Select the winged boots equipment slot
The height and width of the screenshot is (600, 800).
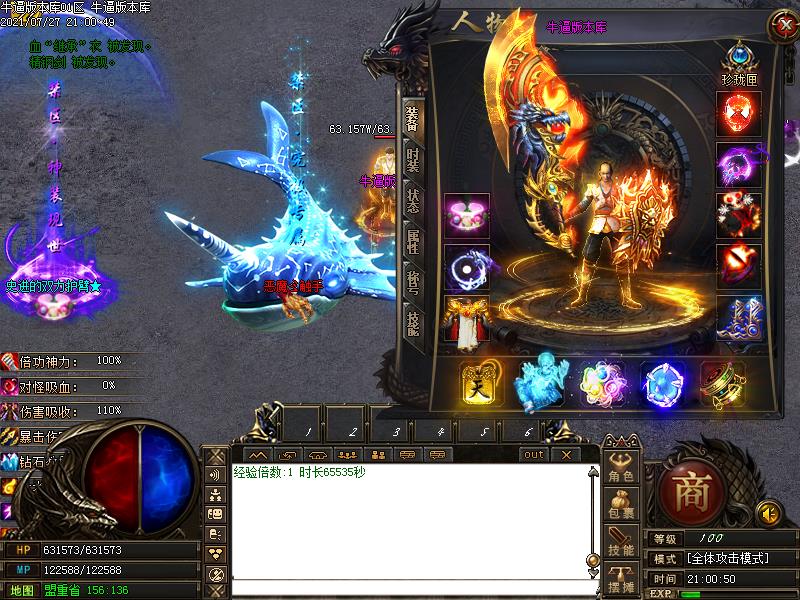click(739, 317)
